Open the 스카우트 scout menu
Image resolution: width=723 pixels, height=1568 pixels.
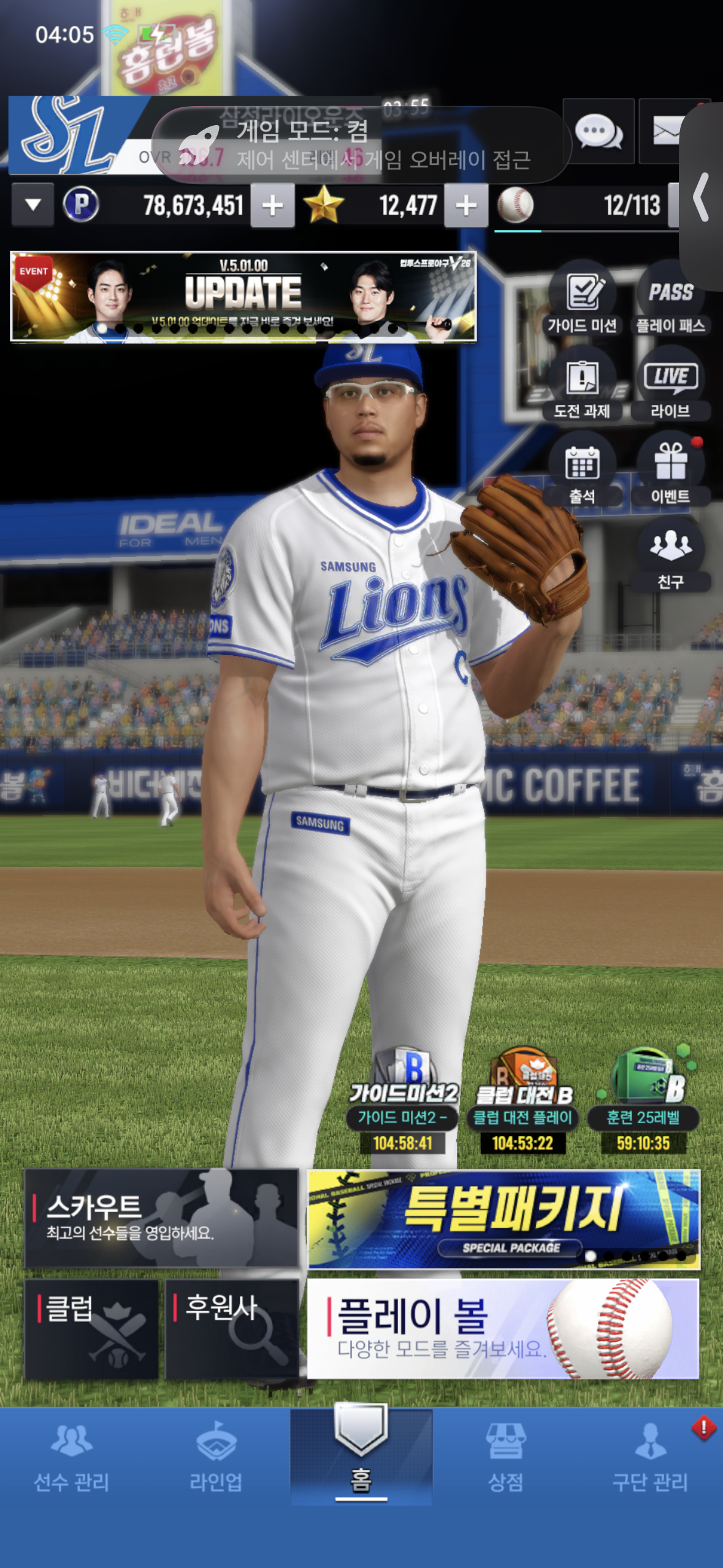[161, 1218]
